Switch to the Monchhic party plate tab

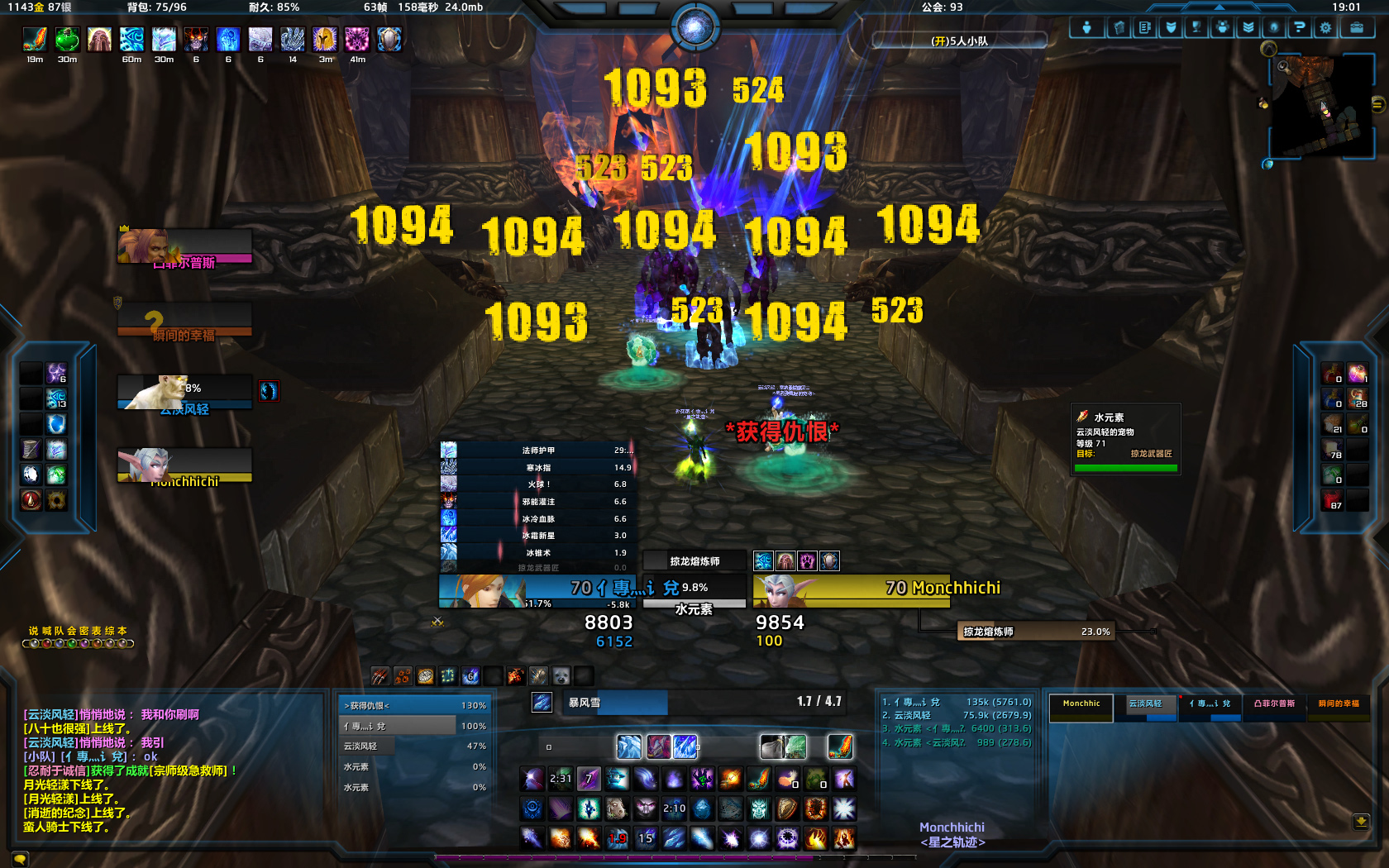point(1081,703)
